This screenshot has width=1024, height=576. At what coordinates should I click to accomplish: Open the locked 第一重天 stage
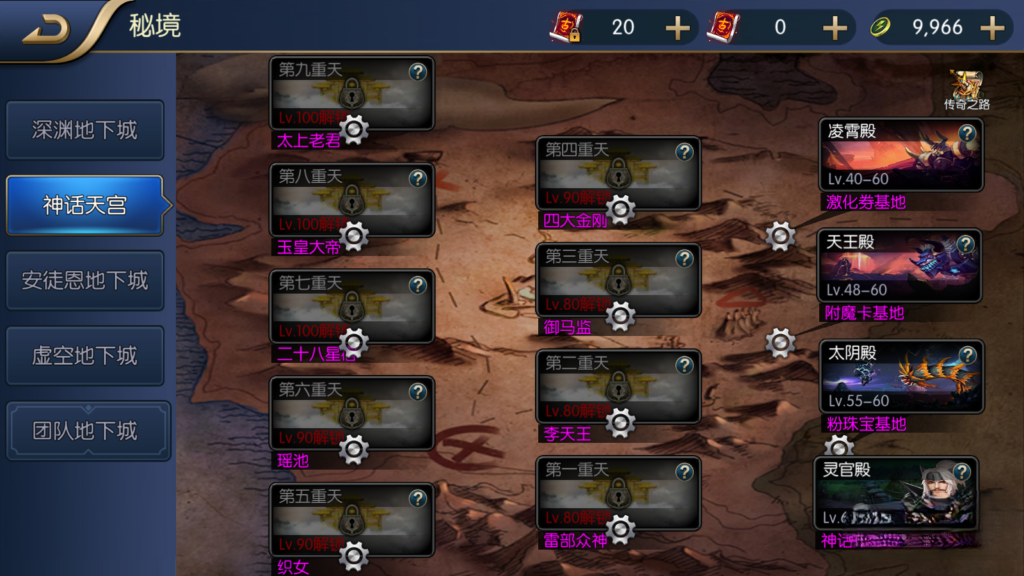tap(618, 494)
